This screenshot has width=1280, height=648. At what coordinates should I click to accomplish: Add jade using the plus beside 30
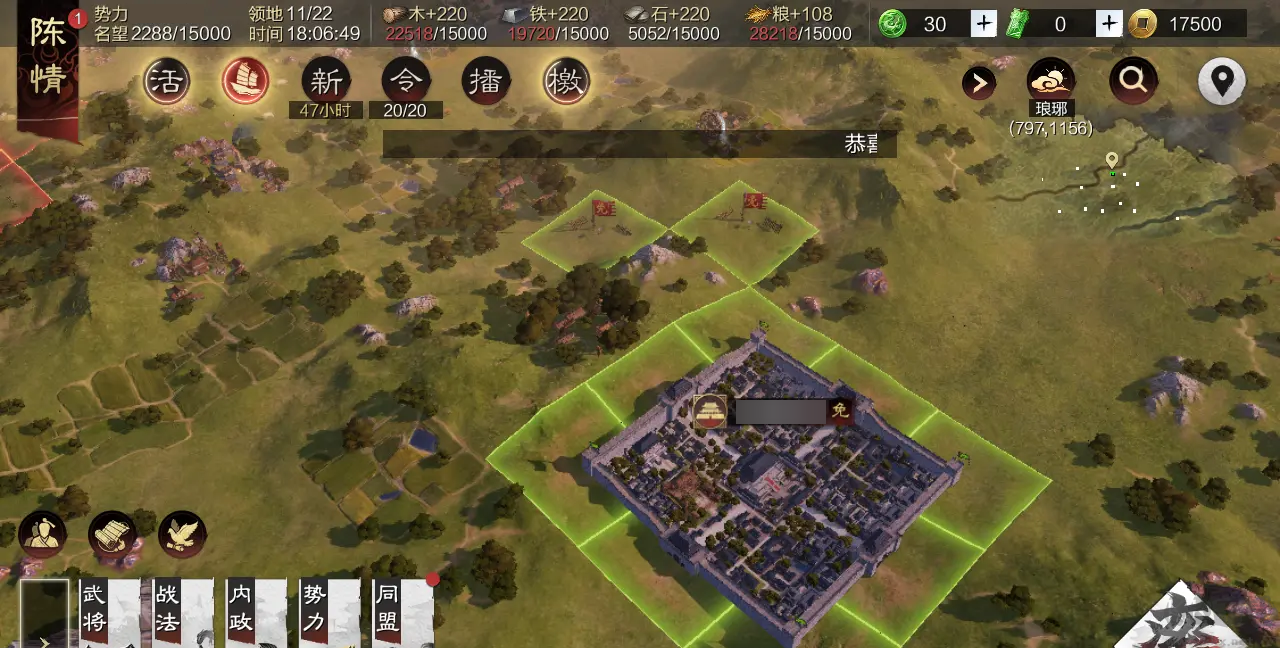984,24
